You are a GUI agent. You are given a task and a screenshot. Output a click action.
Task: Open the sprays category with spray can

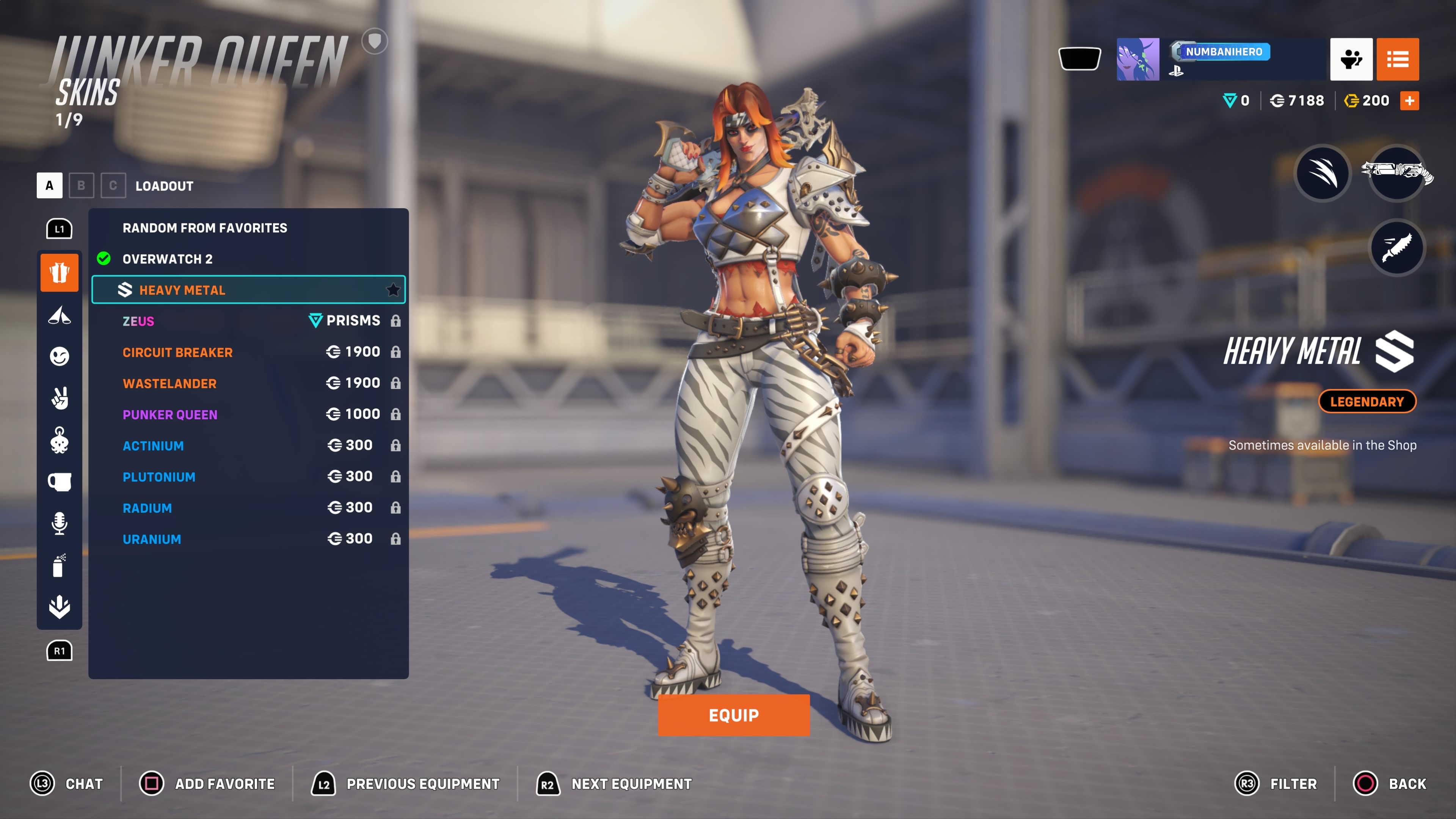point(60,565)
